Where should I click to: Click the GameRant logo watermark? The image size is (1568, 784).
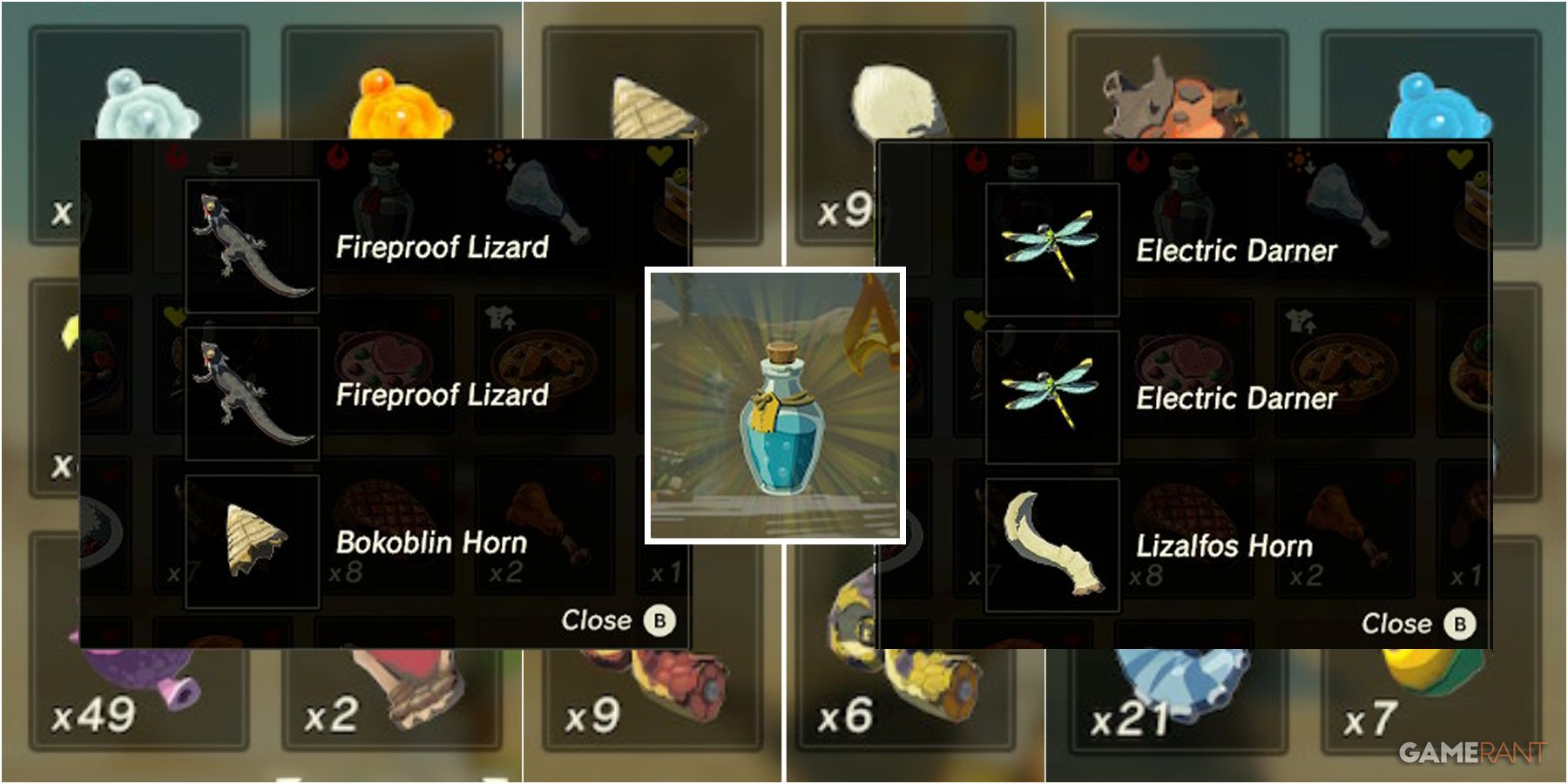1472,751
